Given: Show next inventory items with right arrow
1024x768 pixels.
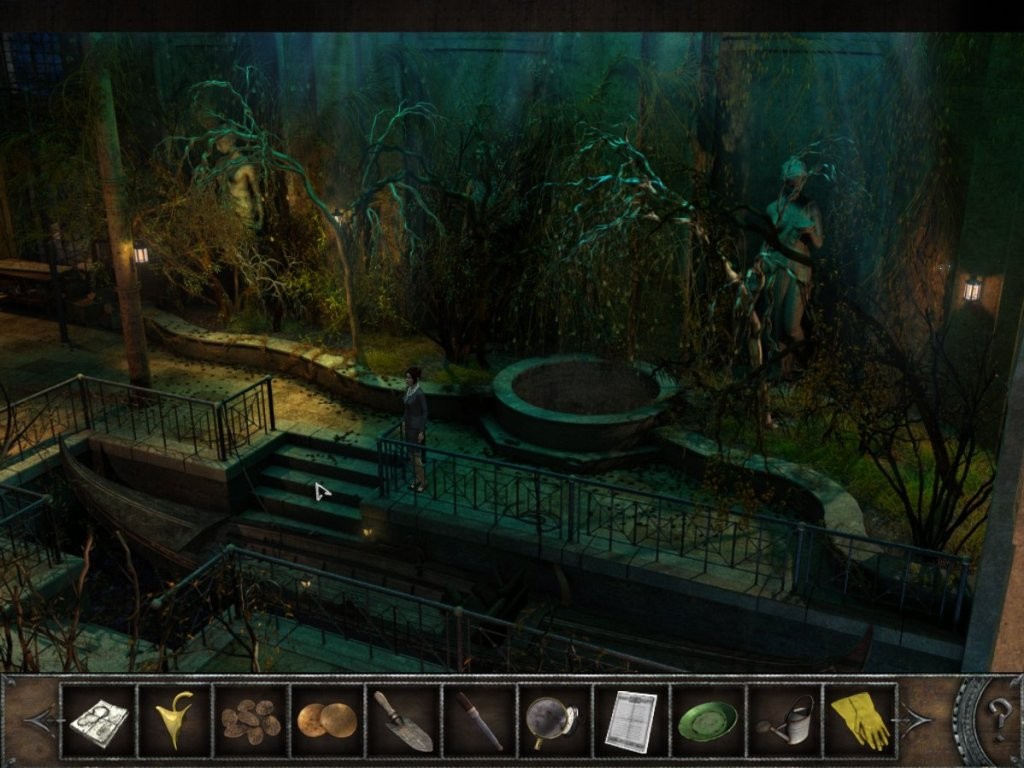Looking at the screenshot, I should click(x=917, y=719).
